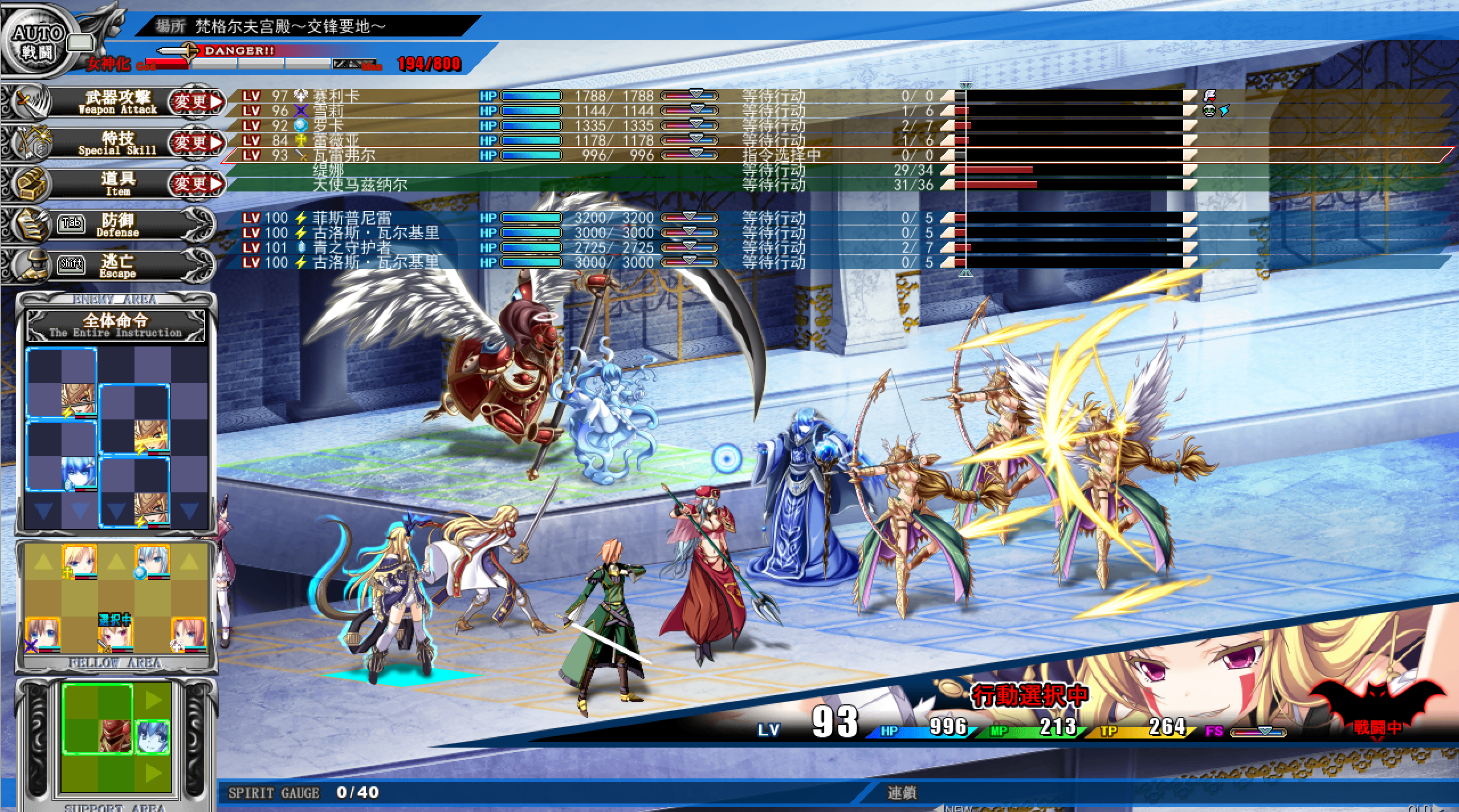Select the red armored angel in Support Area
Screen dimensions: 1459x812
point(116,735)
